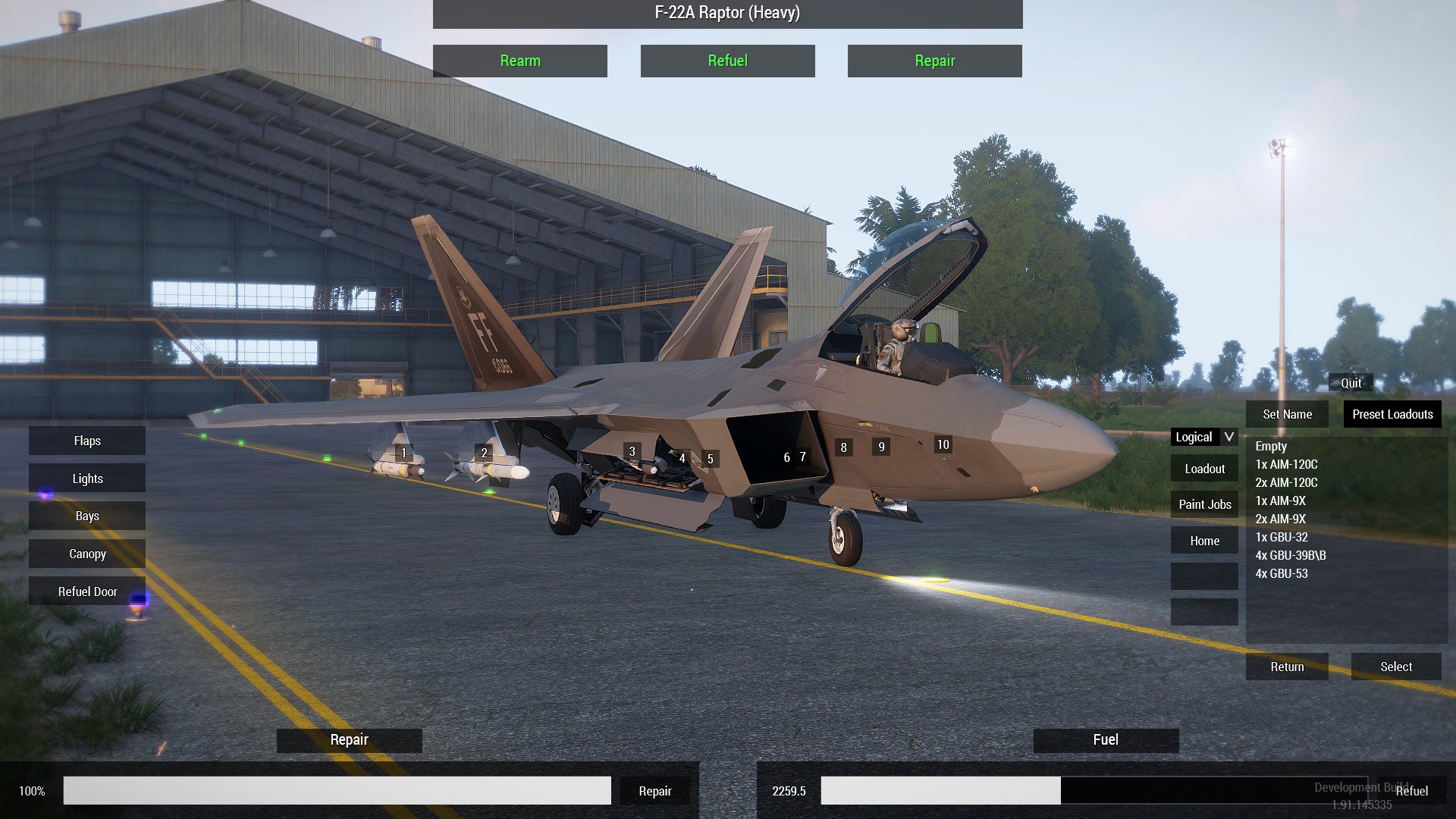Open the Preset Loadouts list
1456x819 pixels.
pyautogui.click(x=1392, y=414)
